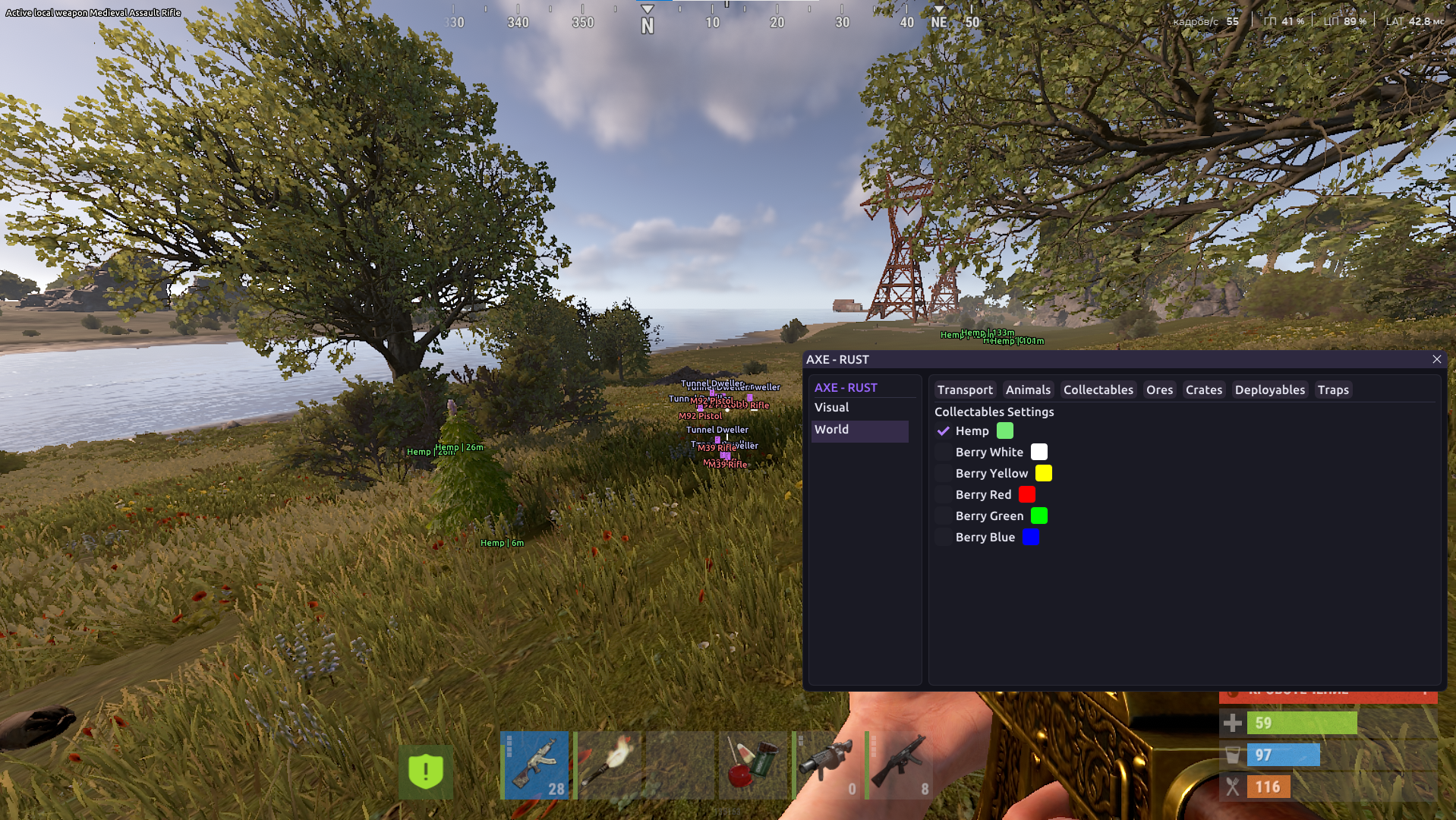Click the health cross icon next to the green bar
This screenshot has width=1456, height=820.
pyautogui.click(x=1231, y=723)
